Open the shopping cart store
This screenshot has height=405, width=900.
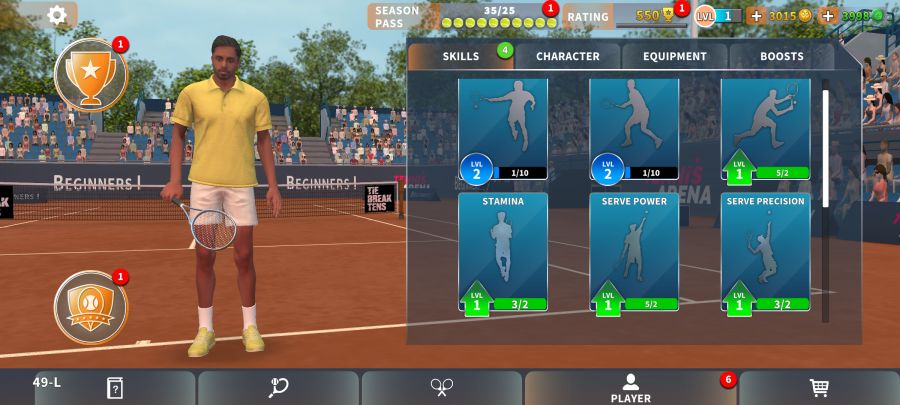click(819, 388)
